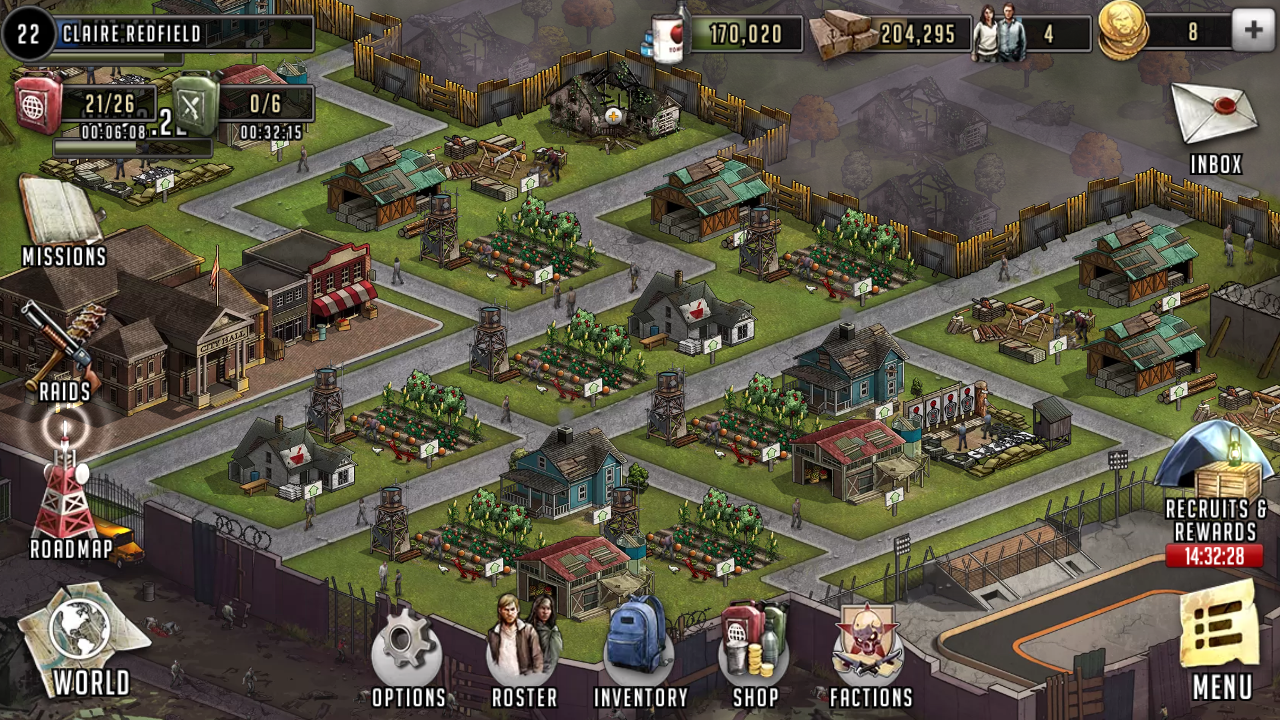1280x720 pixels.
Task: Show the survivor Roster
Action: 523,645
